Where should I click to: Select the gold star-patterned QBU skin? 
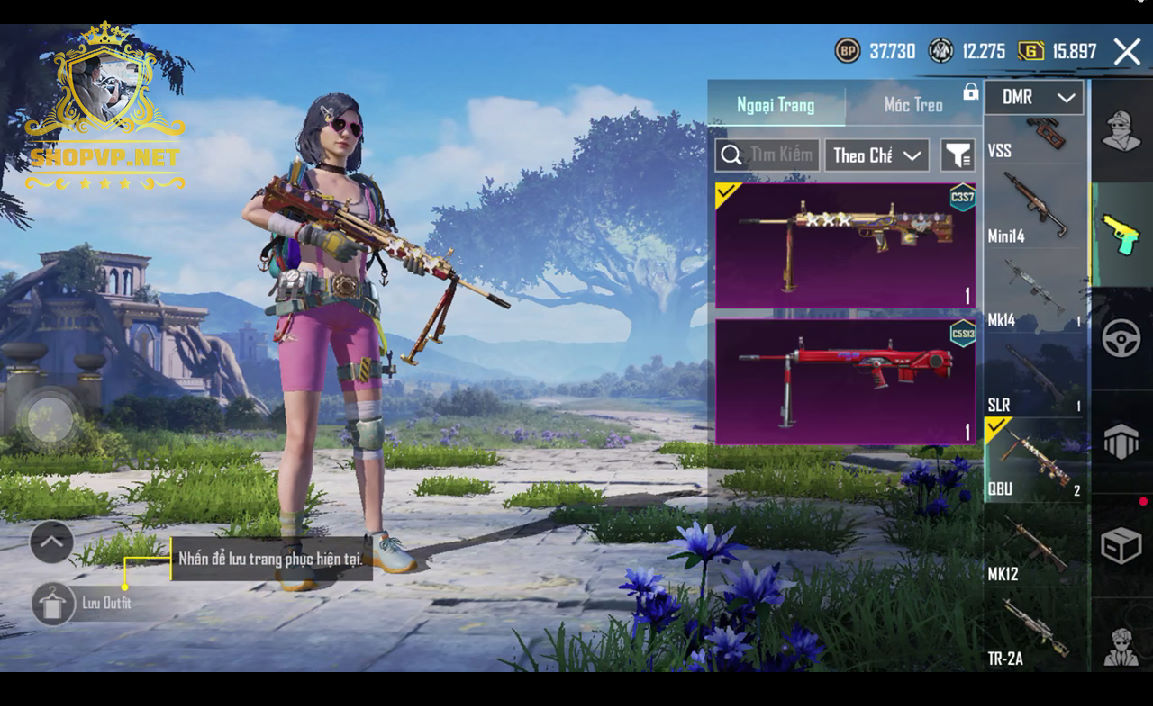pyautogui.click(x=845, y=245)
